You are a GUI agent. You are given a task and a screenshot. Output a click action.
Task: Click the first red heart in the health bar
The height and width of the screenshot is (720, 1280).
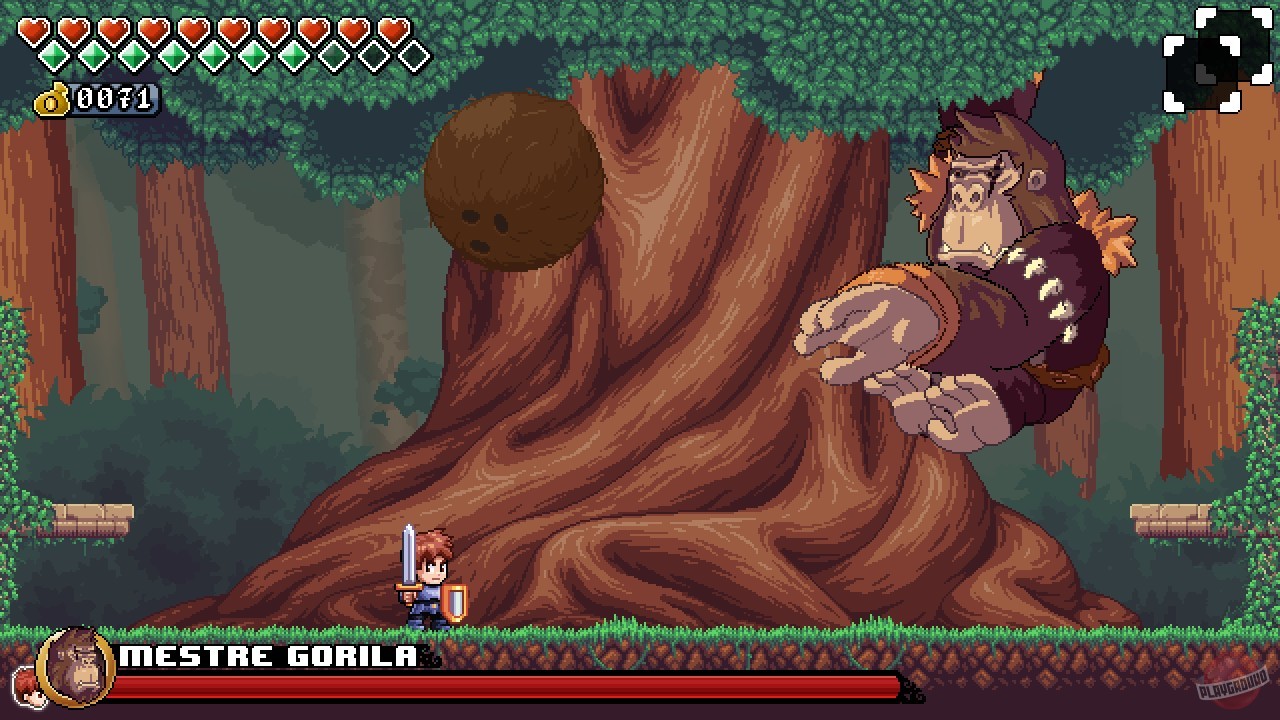click(33, 28)
